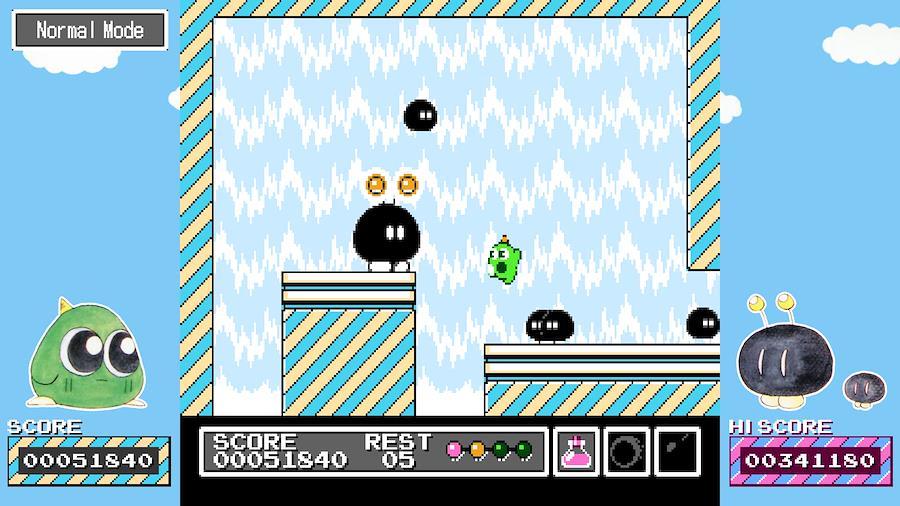
Task: Select the pink potion item slot
Action: [x=576, y=452]
